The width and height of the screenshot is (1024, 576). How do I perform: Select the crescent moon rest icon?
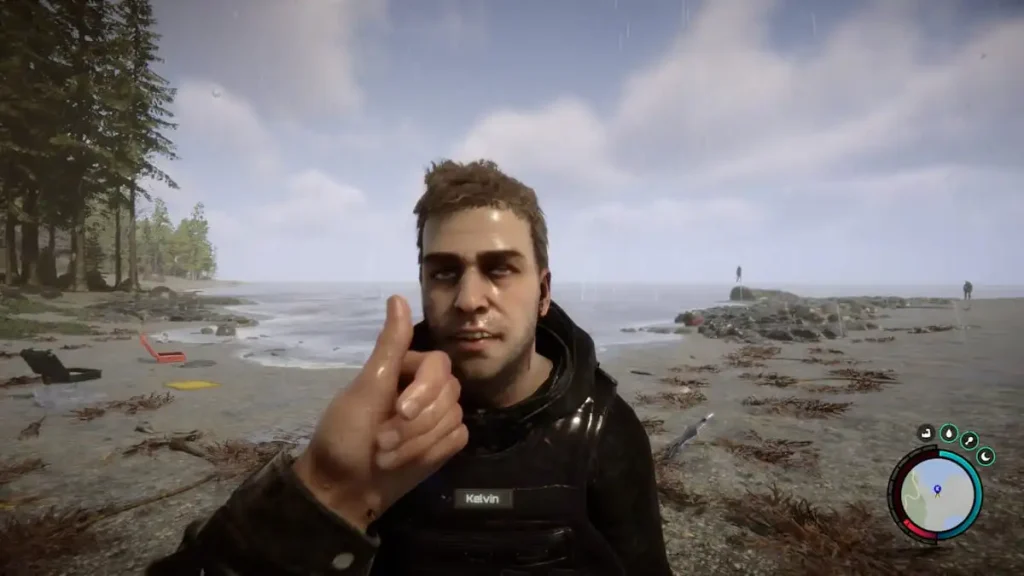(985, 457)
